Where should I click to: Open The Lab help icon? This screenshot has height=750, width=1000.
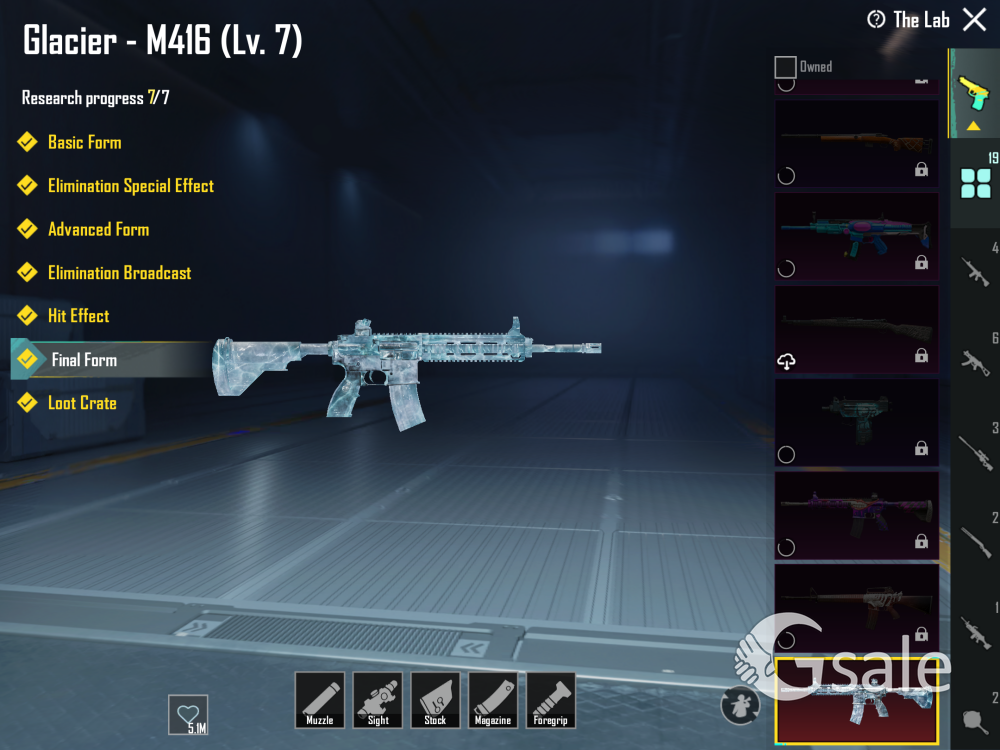coord(876,20)
